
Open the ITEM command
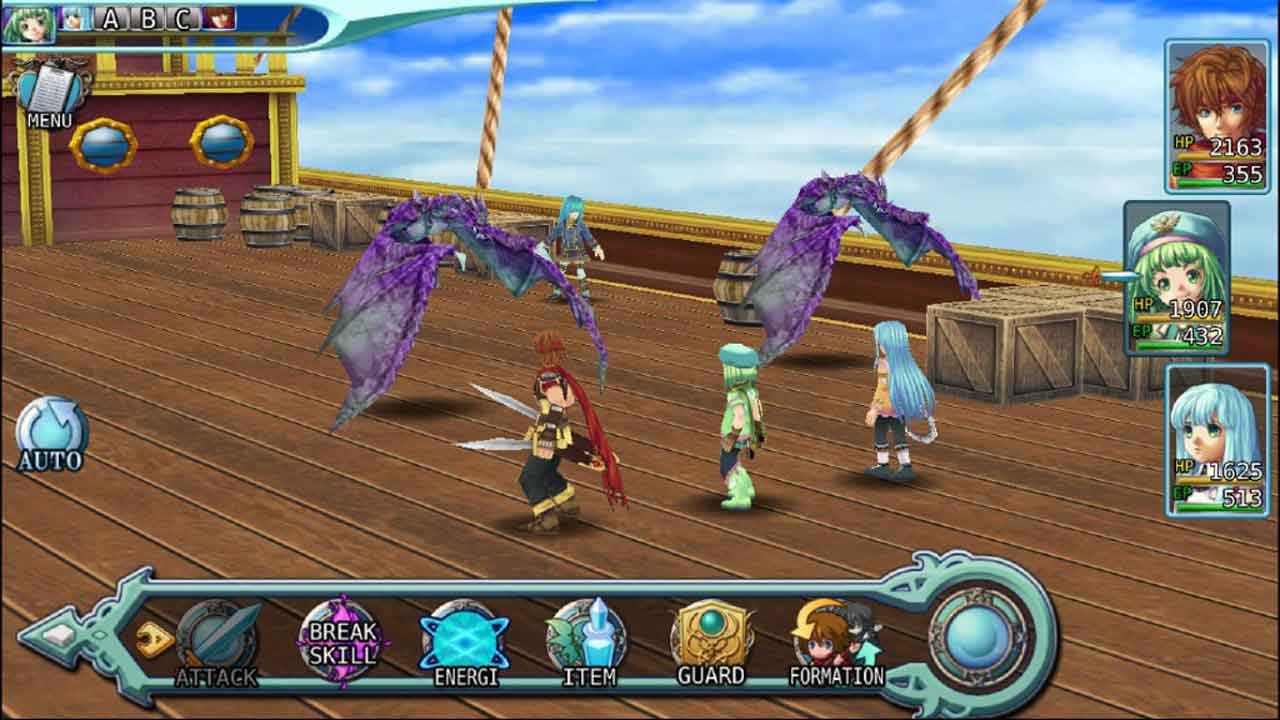pos(588,641)
